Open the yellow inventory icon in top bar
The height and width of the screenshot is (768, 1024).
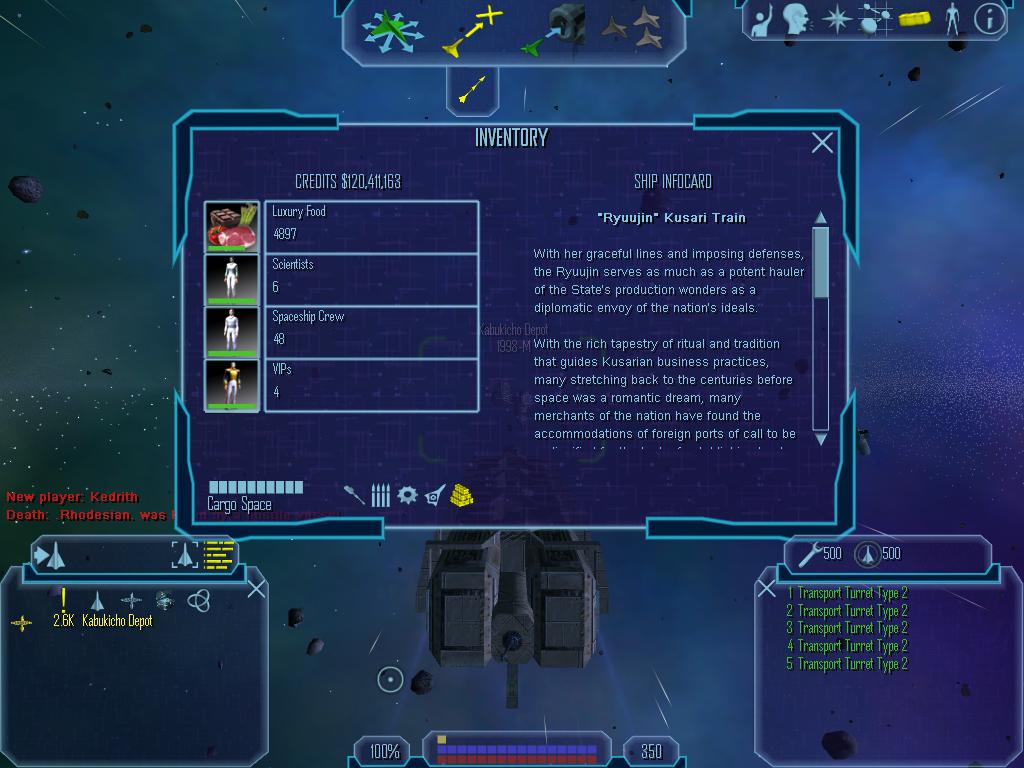tap(914, 19)
